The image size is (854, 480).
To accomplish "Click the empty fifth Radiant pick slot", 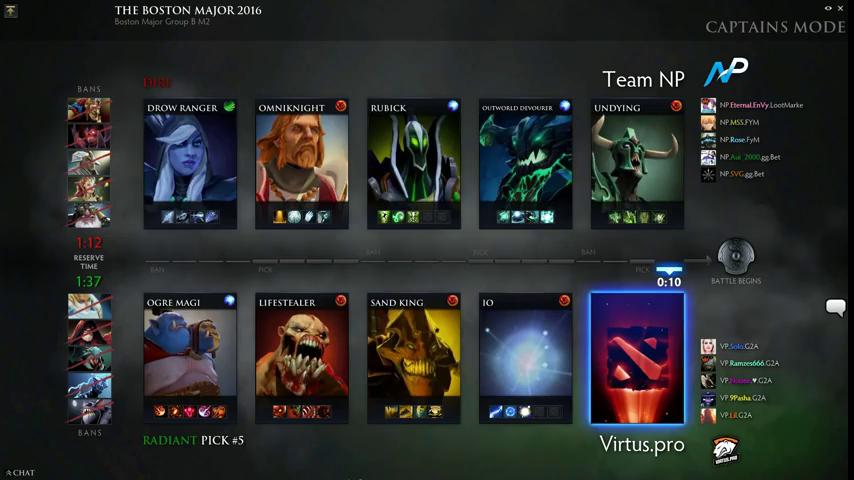I will 638,358.
